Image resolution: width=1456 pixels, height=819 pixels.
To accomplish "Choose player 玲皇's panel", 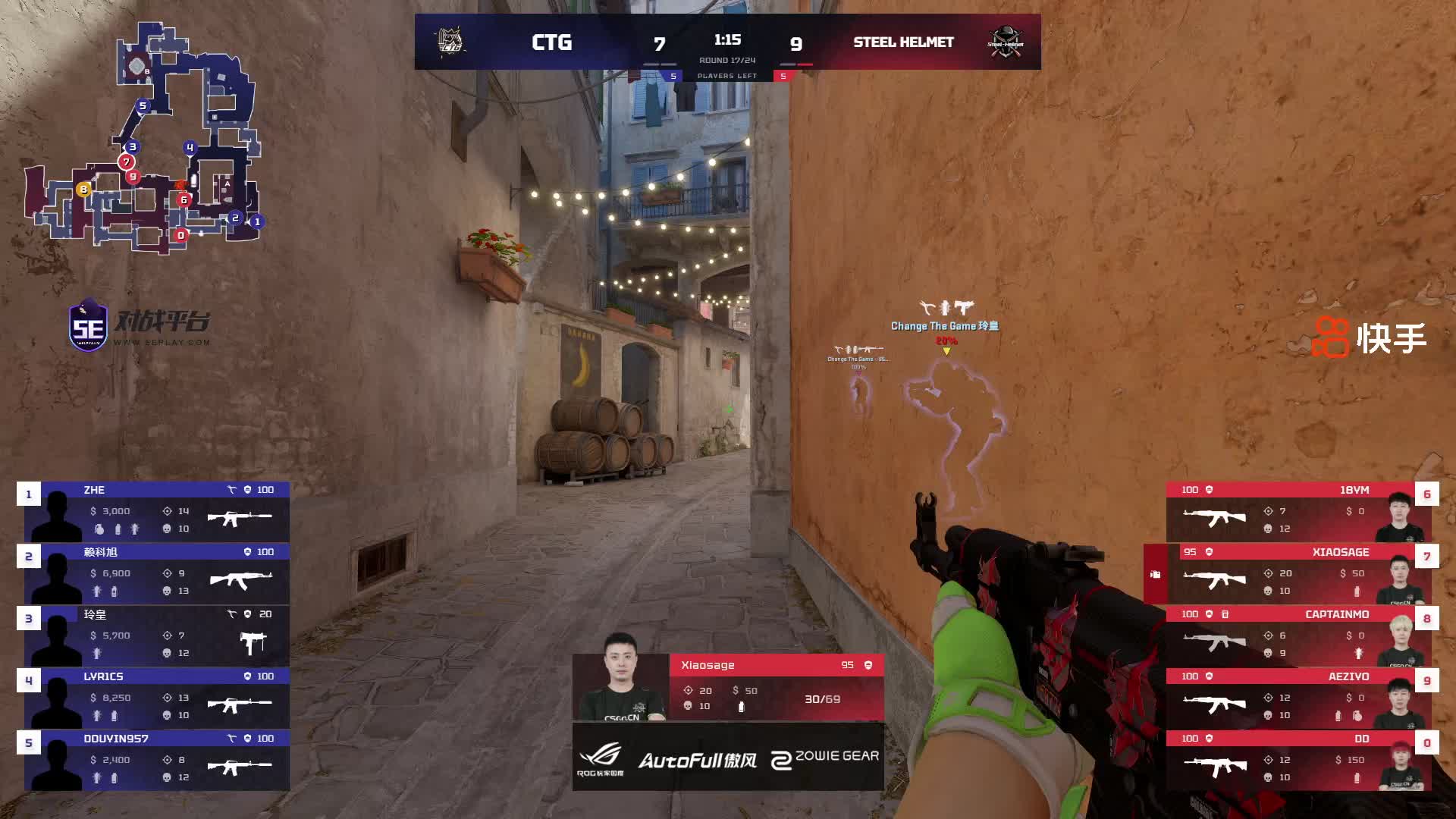I will [x=157, y=635].
